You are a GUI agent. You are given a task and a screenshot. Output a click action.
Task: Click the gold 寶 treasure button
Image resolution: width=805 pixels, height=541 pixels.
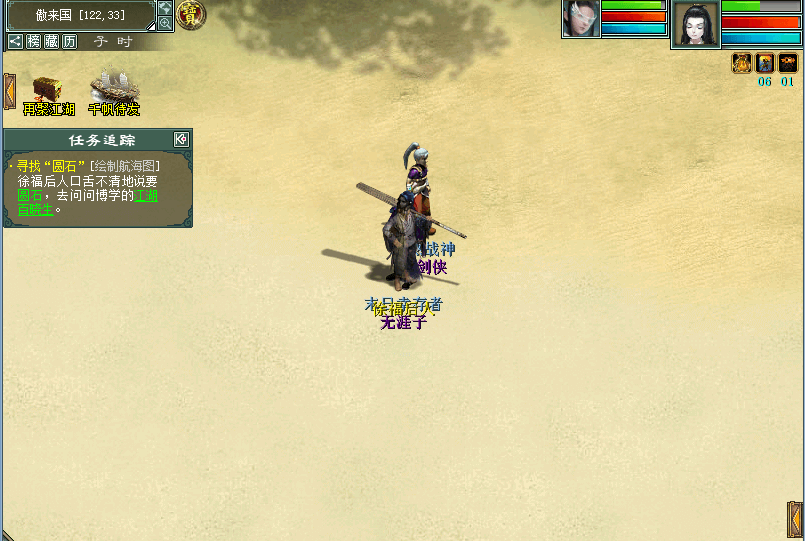pyautogui.click(x=189, y=14)
